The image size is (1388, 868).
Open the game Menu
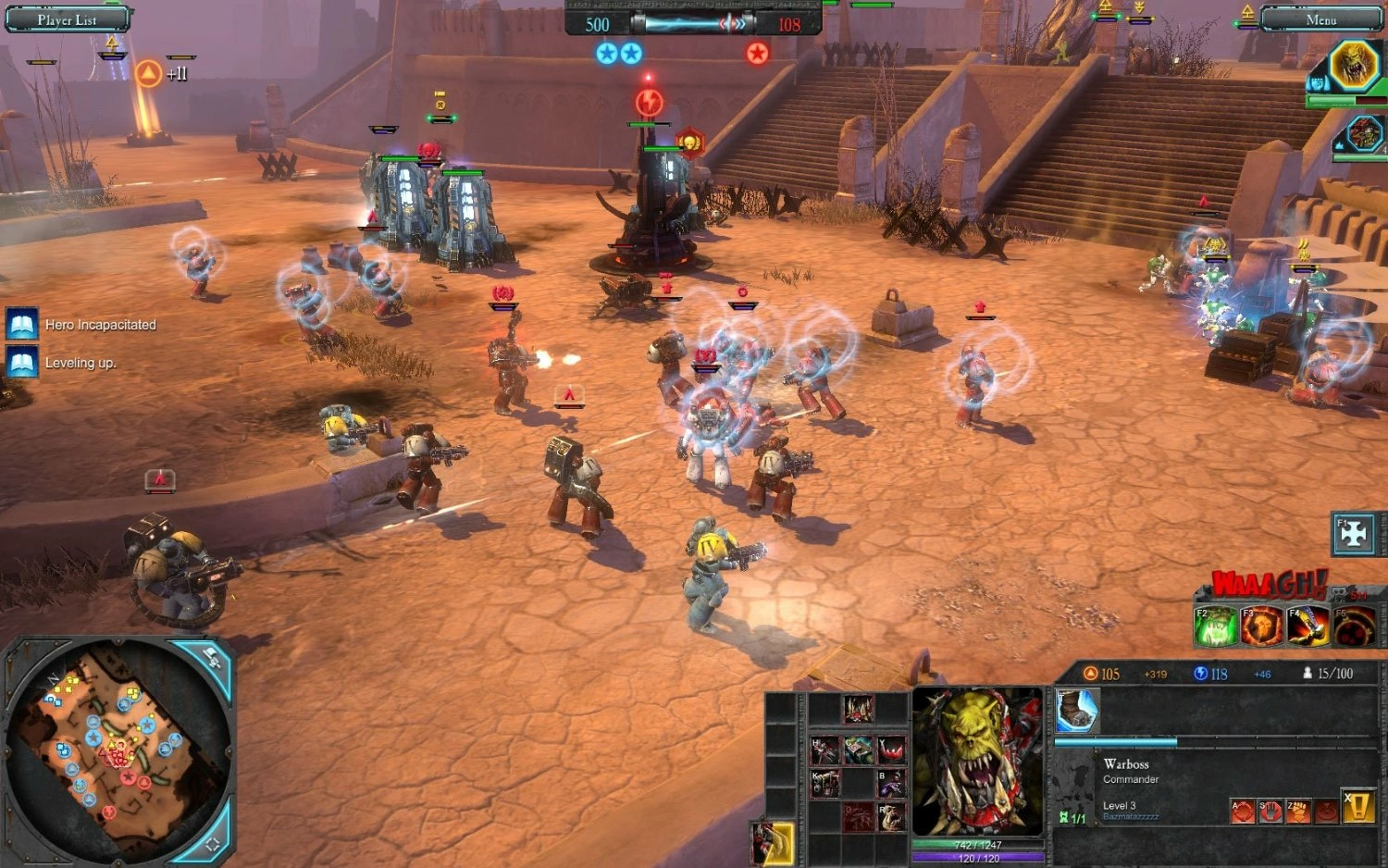(1320, 19)
